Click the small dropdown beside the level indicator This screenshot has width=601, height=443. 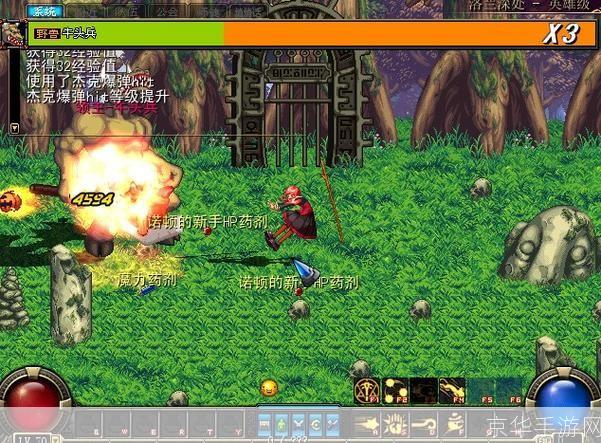pos(57,438)
